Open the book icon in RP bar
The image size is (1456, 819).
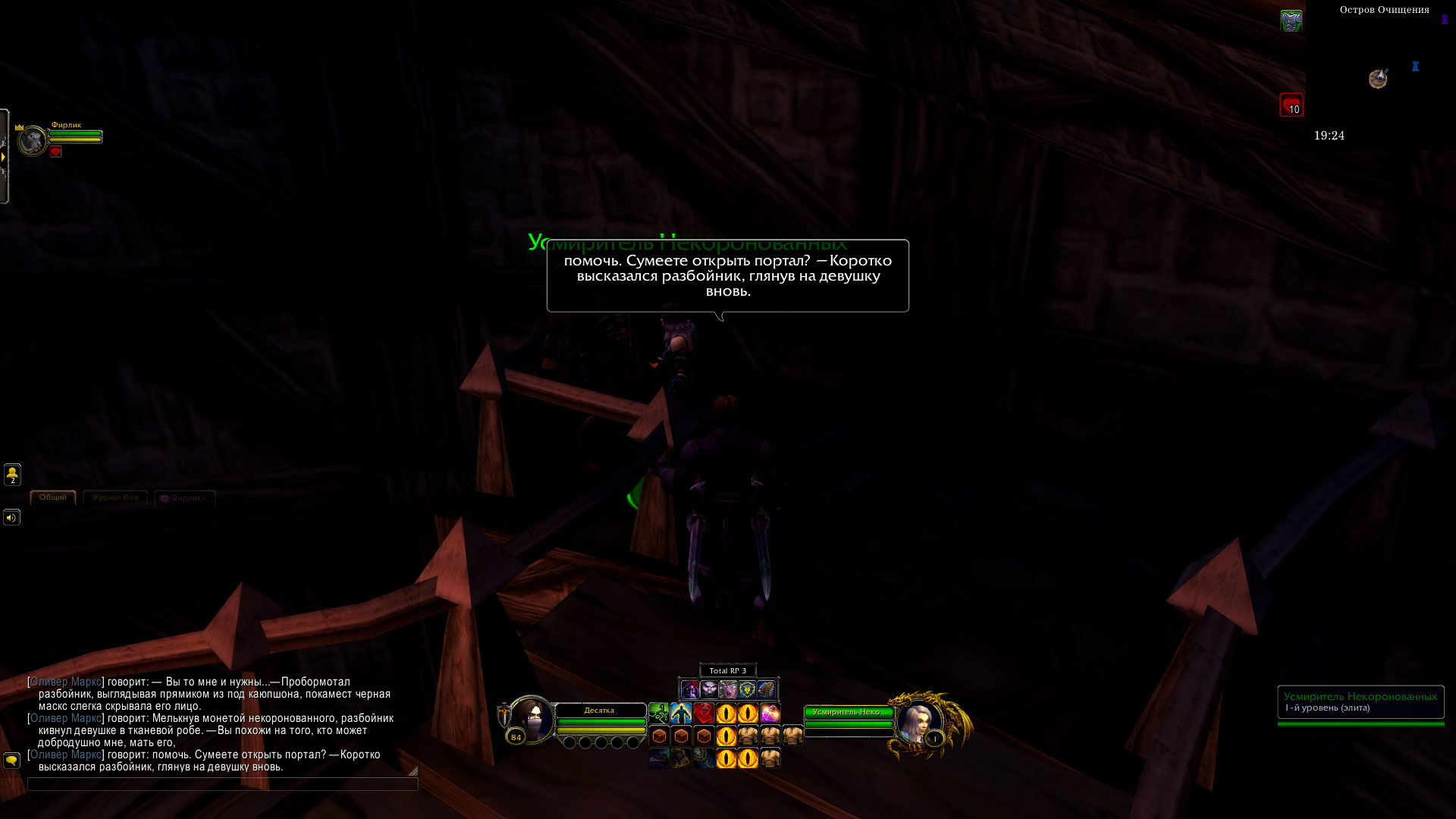766,689
